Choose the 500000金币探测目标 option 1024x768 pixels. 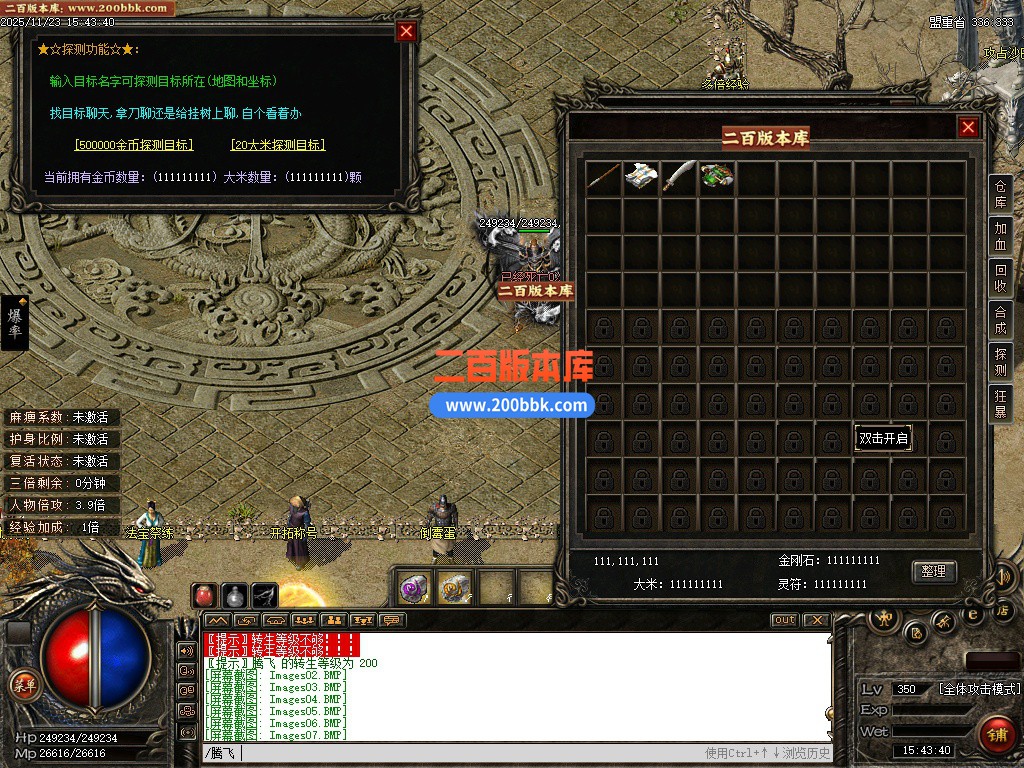coord(134,145)
